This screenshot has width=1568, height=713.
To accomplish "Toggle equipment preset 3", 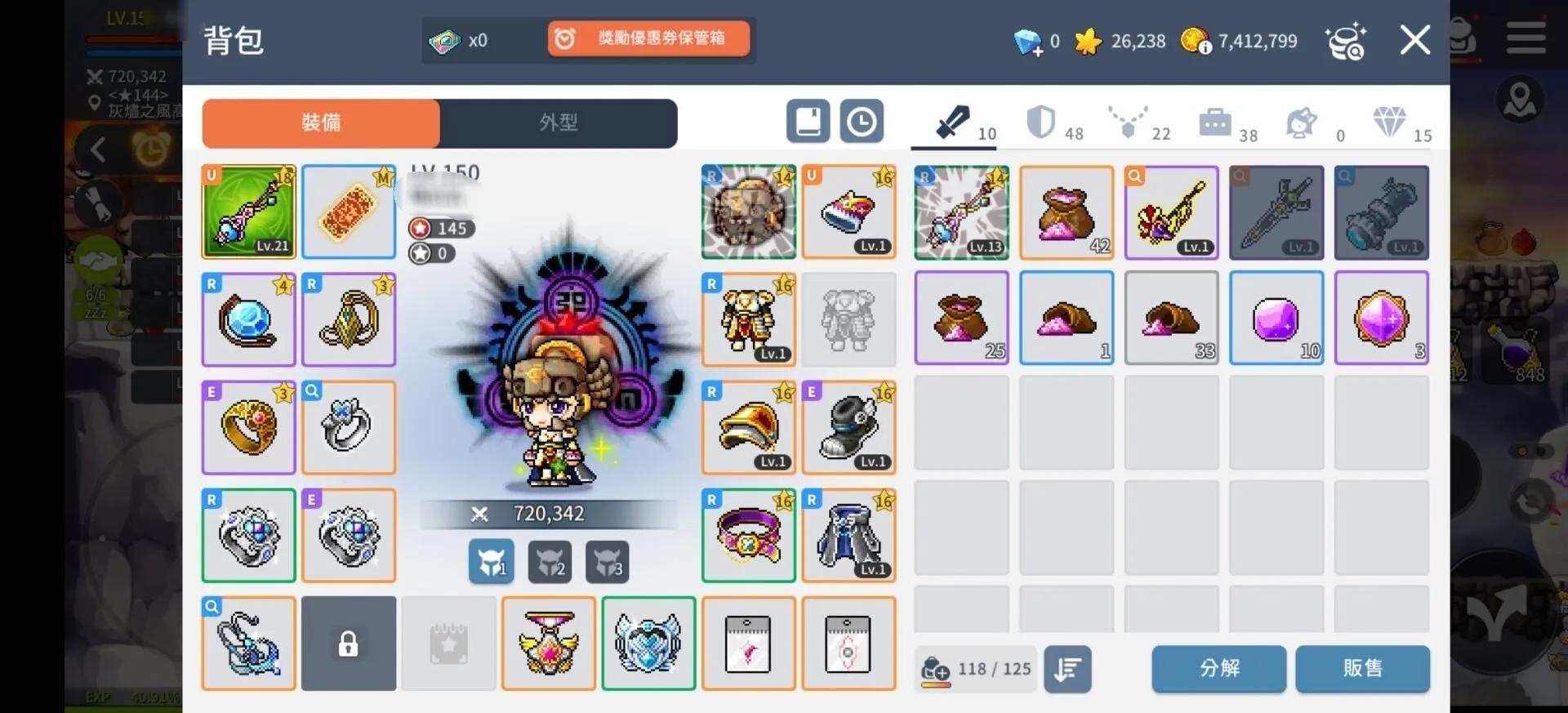I will click(608, 562).
